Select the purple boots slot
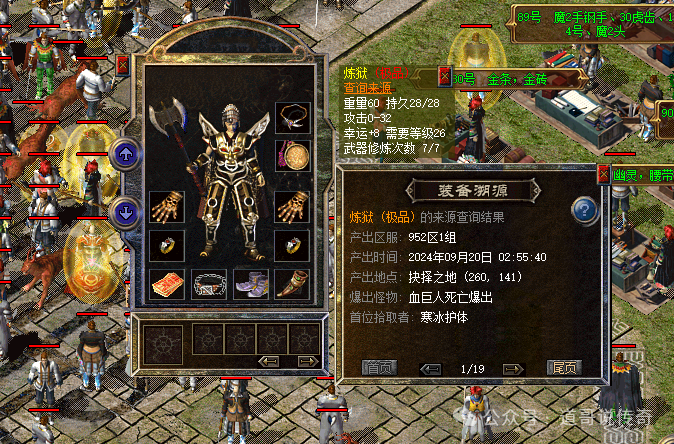Image resolution: width=674 pixels, height=444 pixels. (x=250, y=284)
